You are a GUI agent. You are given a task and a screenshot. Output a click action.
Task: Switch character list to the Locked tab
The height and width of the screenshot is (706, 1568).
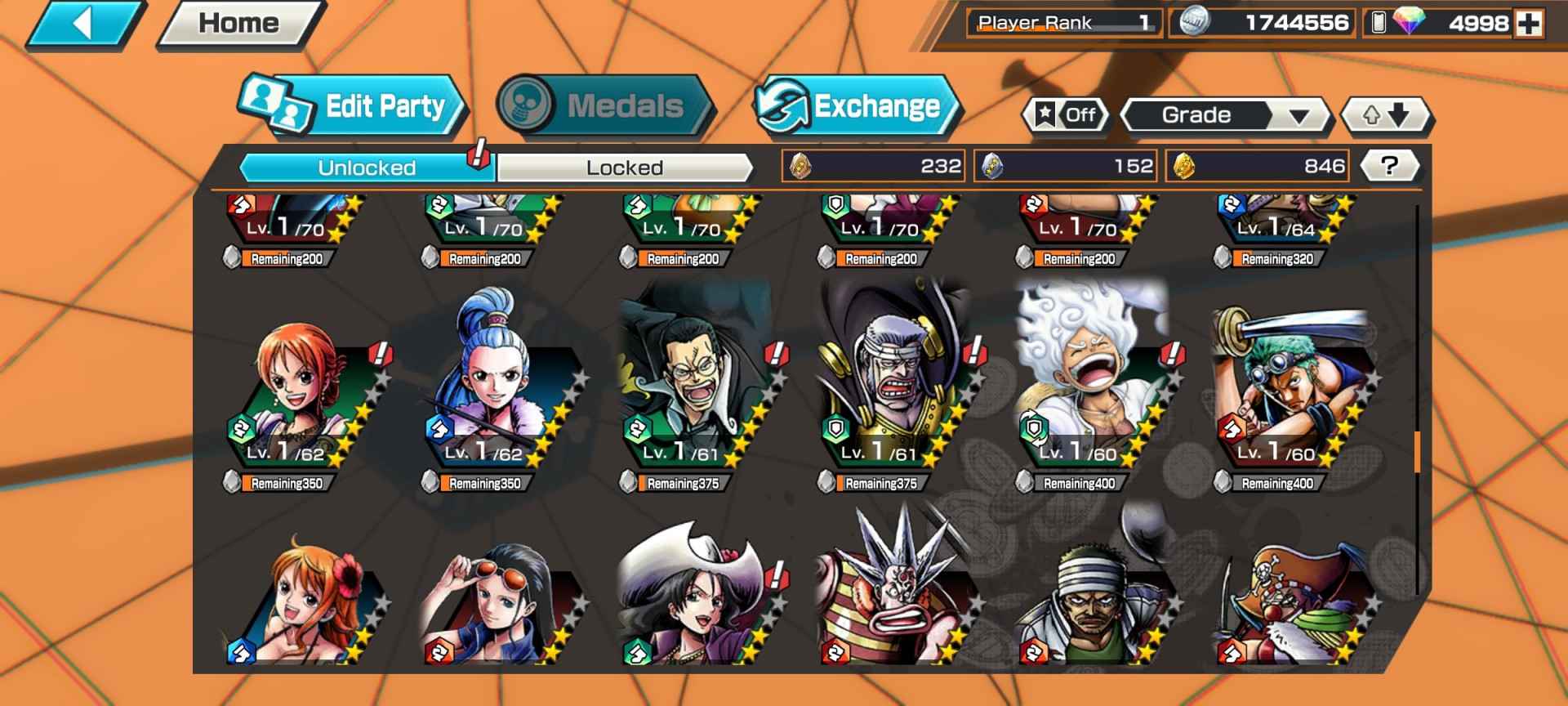pos(625,168)
